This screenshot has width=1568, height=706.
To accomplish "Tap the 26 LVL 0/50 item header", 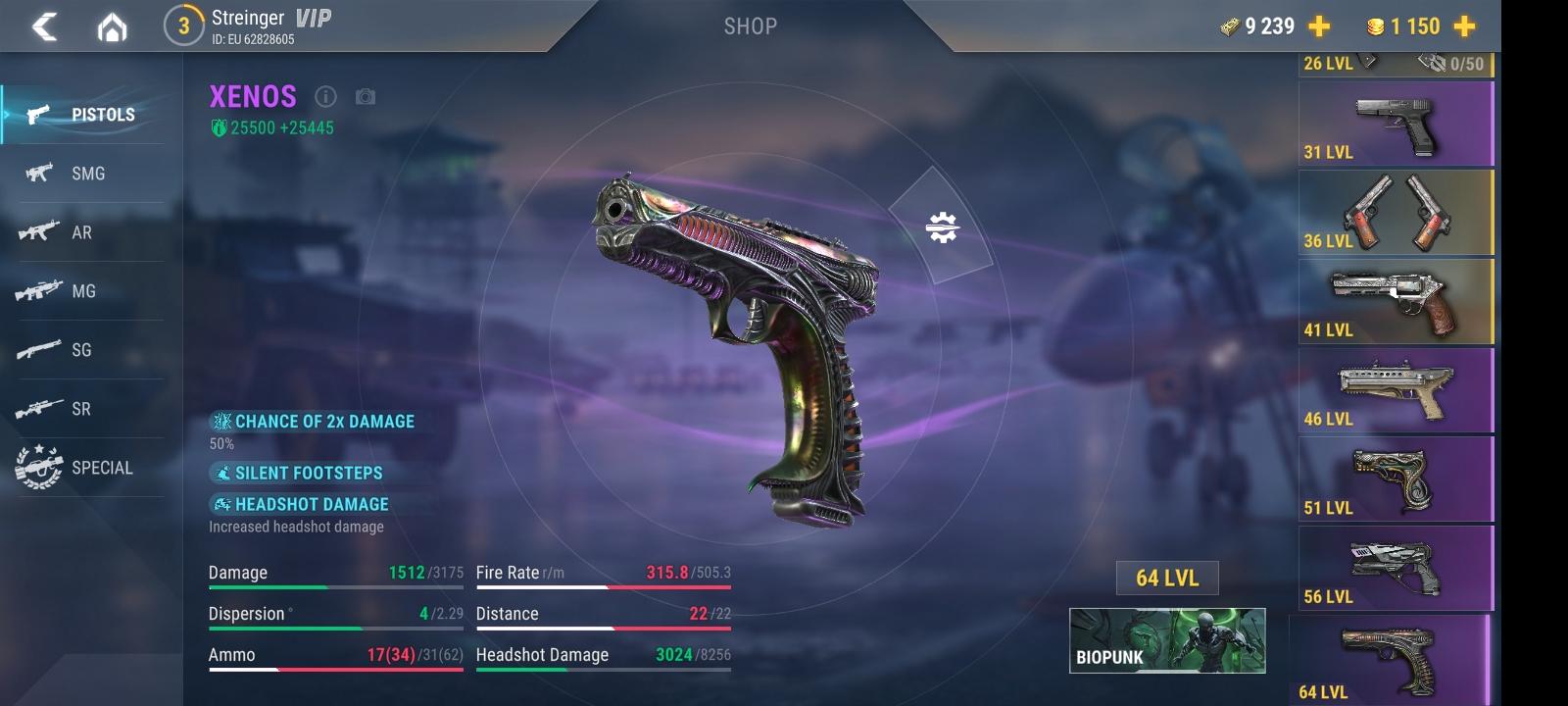I will tap(1396, 63).
